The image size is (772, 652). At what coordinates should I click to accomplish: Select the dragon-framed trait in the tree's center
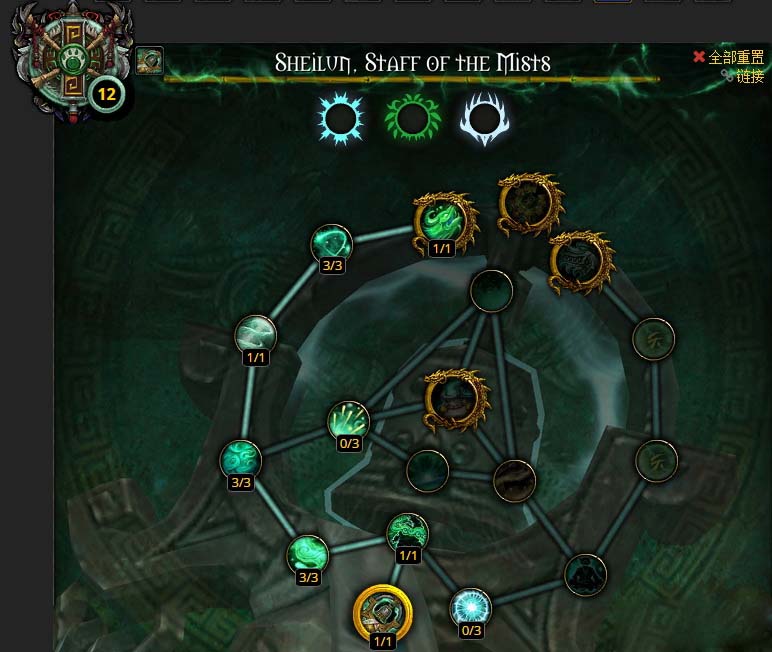pos(456,399)
